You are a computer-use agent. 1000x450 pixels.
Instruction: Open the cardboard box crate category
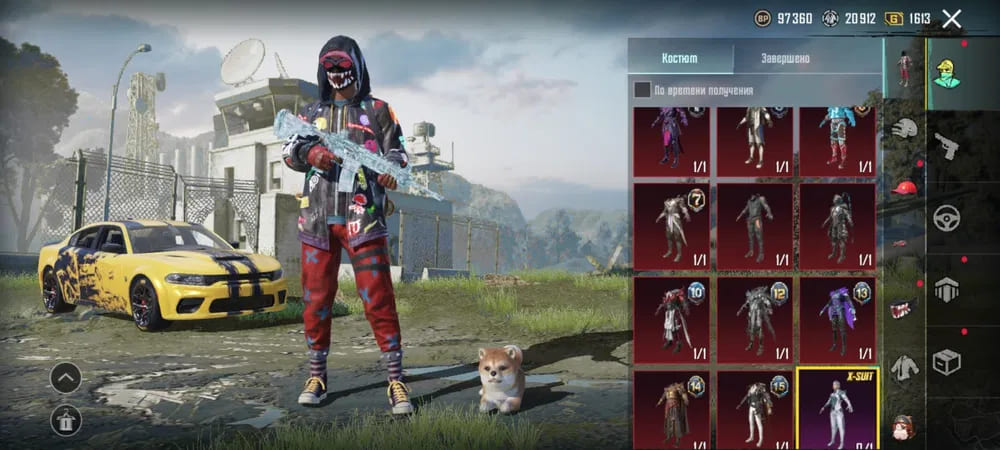pos(946,361)
